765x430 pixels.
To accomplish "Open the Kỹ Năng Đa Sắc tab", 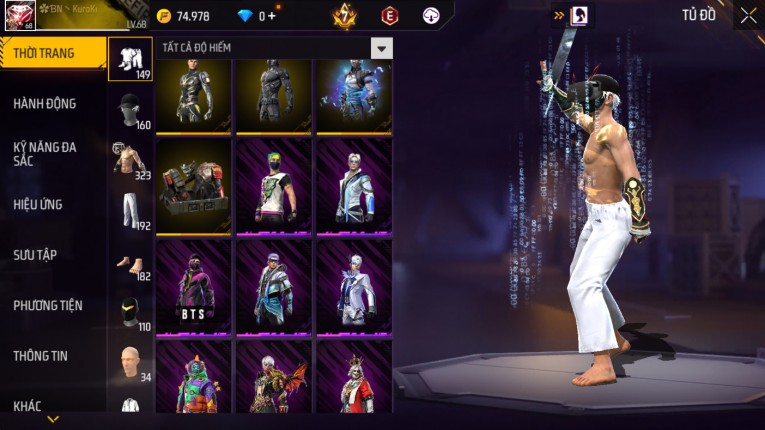I will pyautogui.click(x=45, y=153).
